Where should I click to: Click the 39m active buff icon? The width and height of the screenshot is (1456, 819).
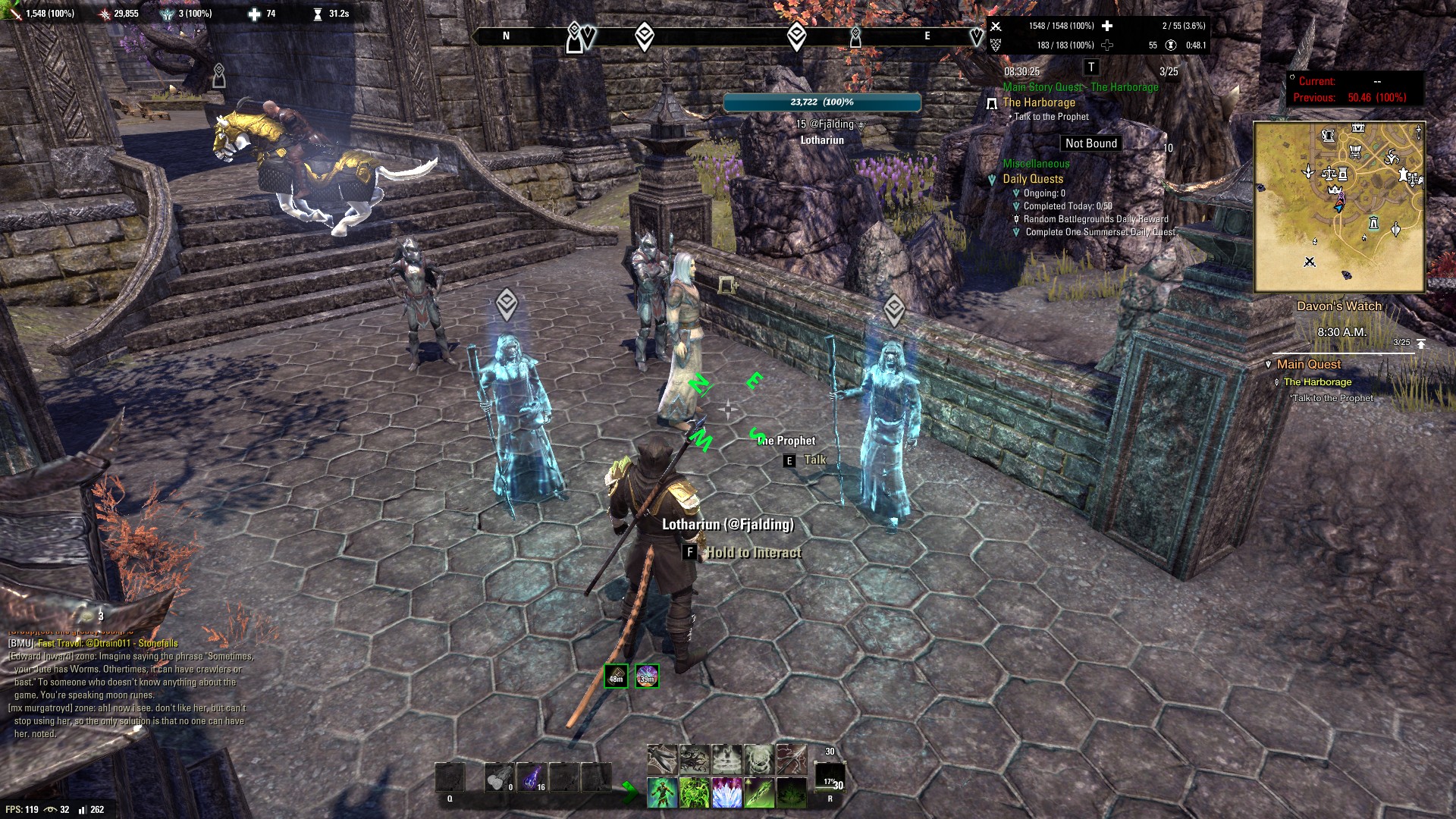pyautogui.click(x=647, y=675)
